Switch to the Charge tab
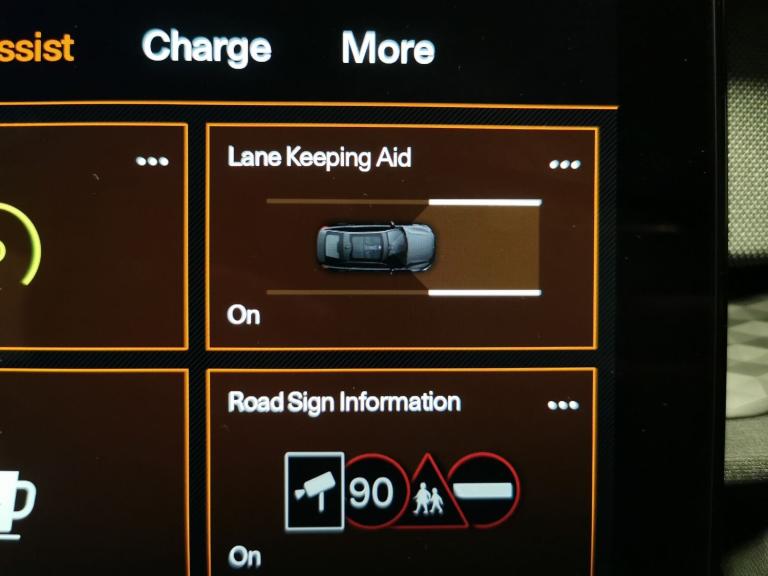The height and width of the screenshot is (576, 768). pyautogui.click(x=206, y=47)
